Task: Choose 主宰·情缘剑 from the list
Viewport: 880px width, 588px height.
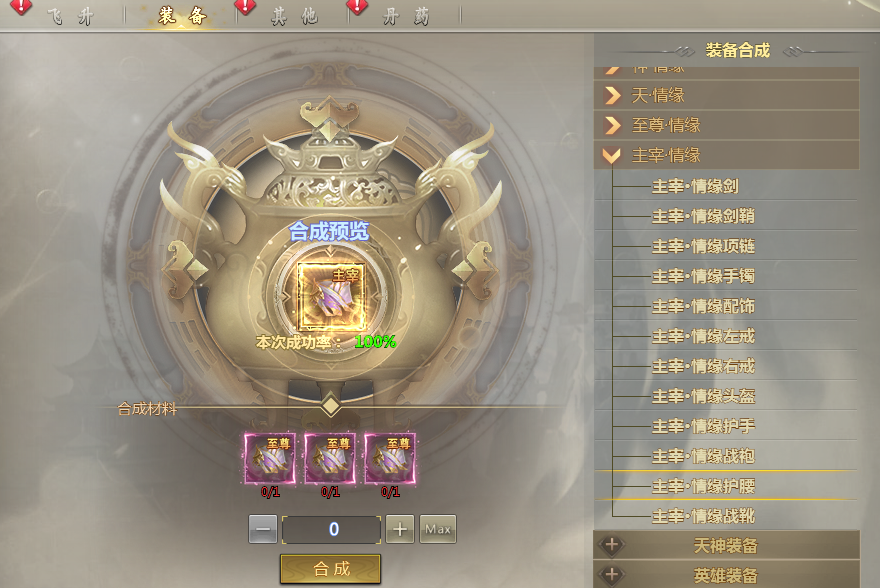Action: [695, 186]
